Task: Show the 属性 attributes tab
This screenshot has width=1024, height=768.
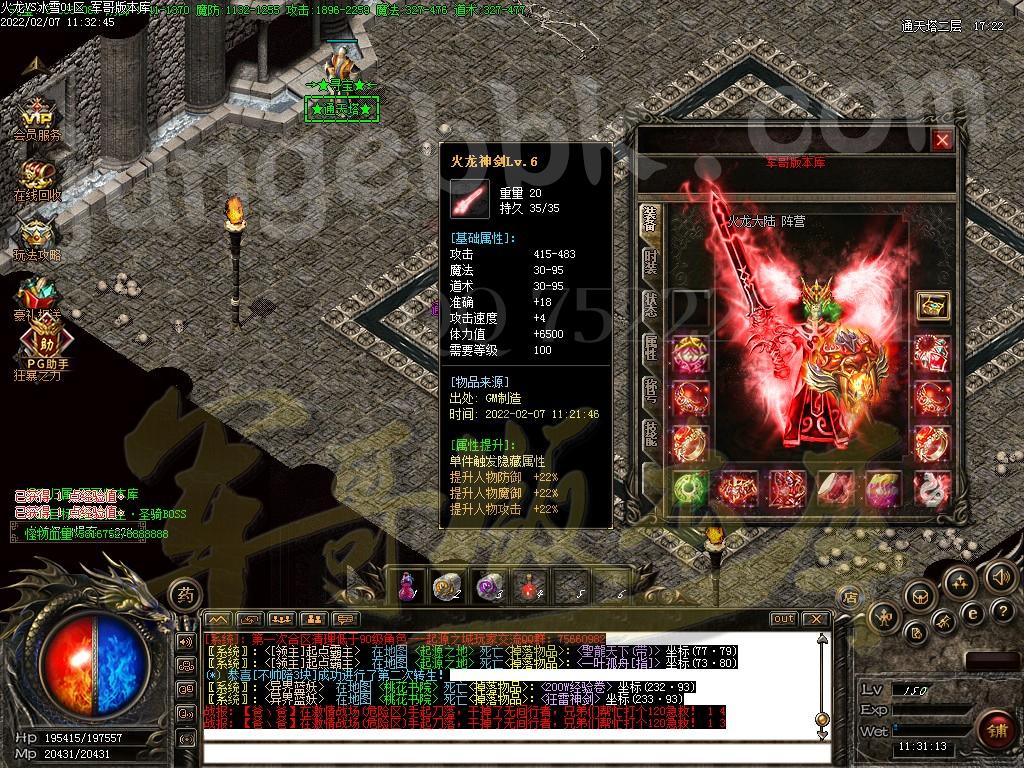Action: coord(650,348)
